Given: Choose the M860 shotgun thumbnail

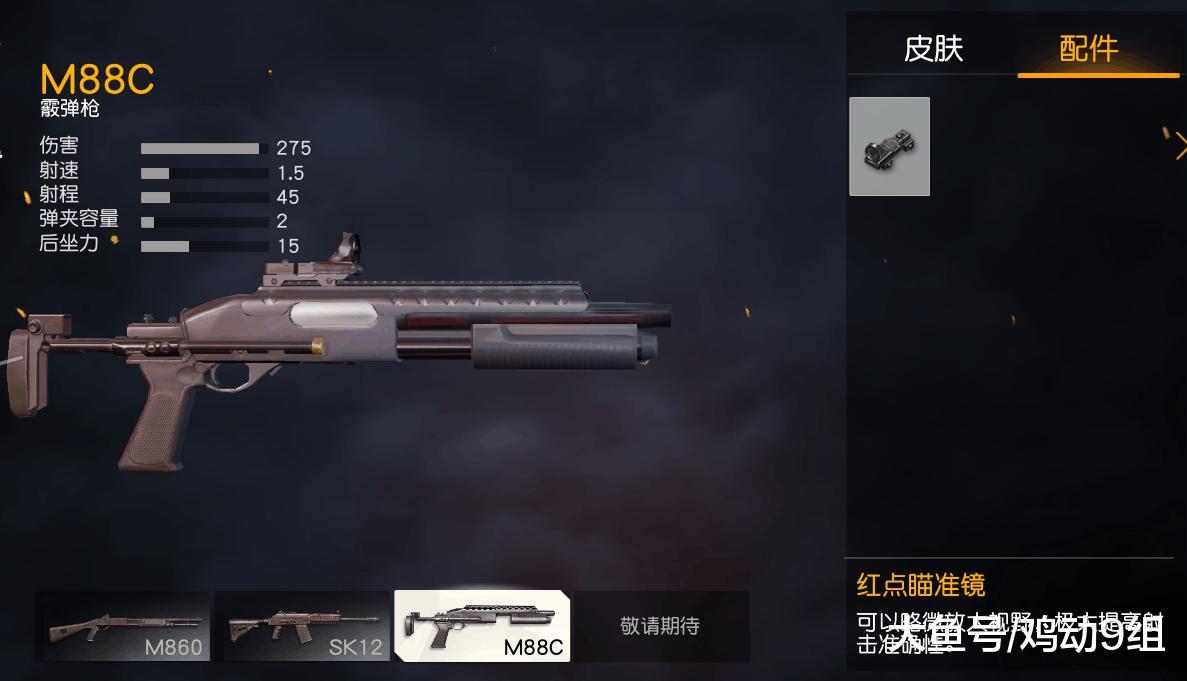Looking at the screenshot, I should 123,627.
